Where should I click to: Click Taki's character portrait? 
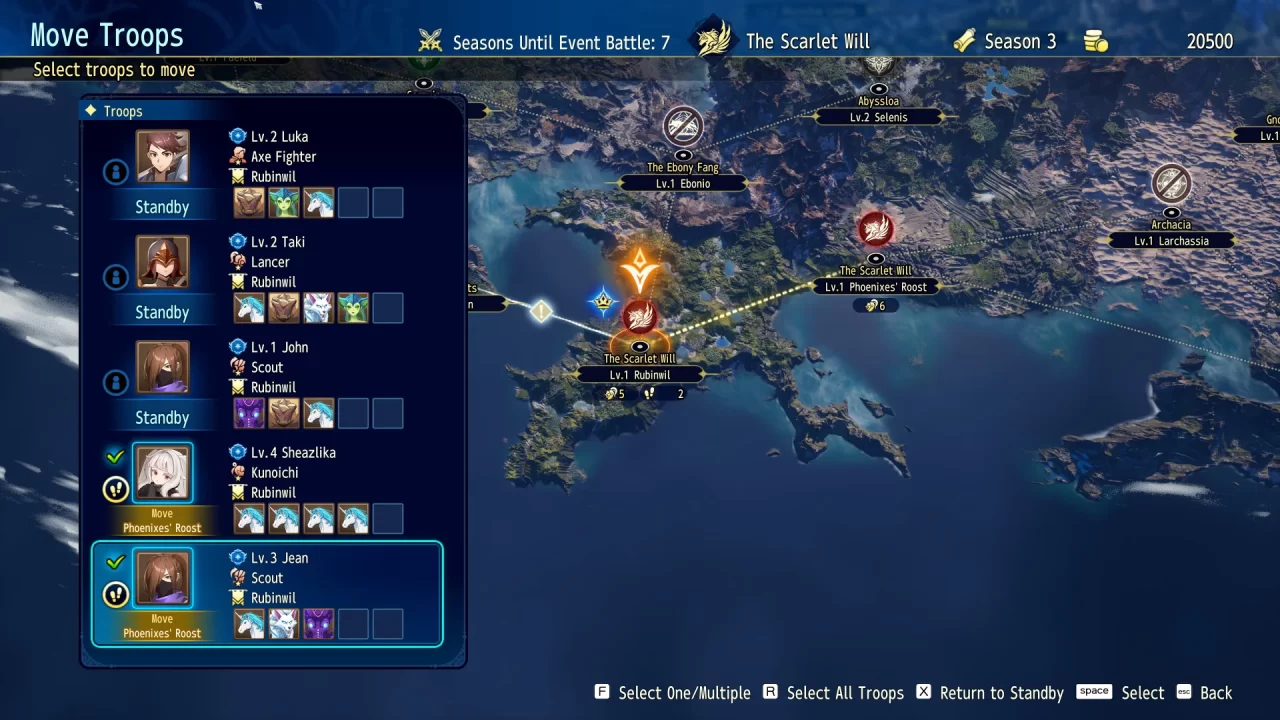[x=162, y=261]
